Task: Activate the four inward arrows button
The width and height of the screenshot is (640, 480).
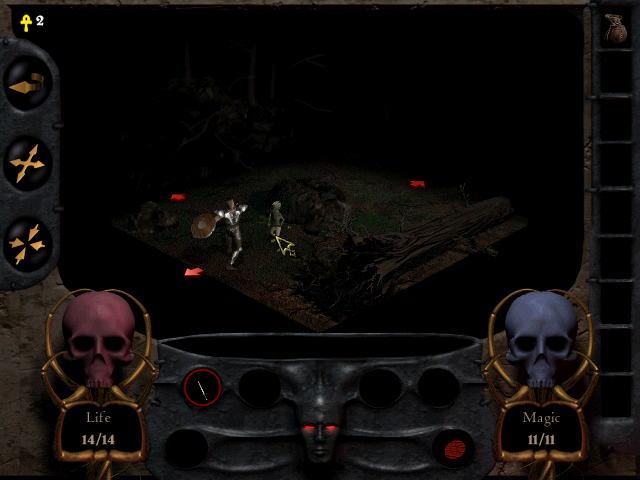Action: [27, 241]
